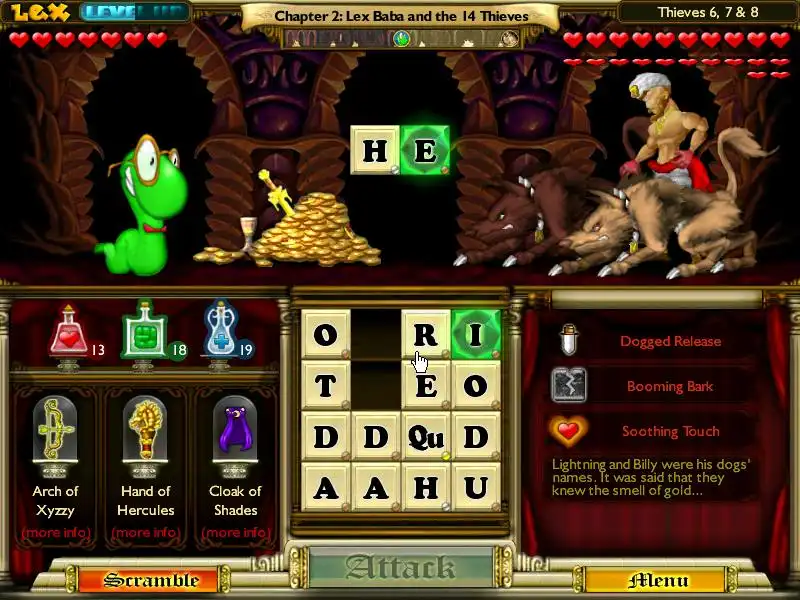Show more info for Hand of Hercules
This screenshot has height=600, width=800.
pyautogui.click(x=145, y=532)
